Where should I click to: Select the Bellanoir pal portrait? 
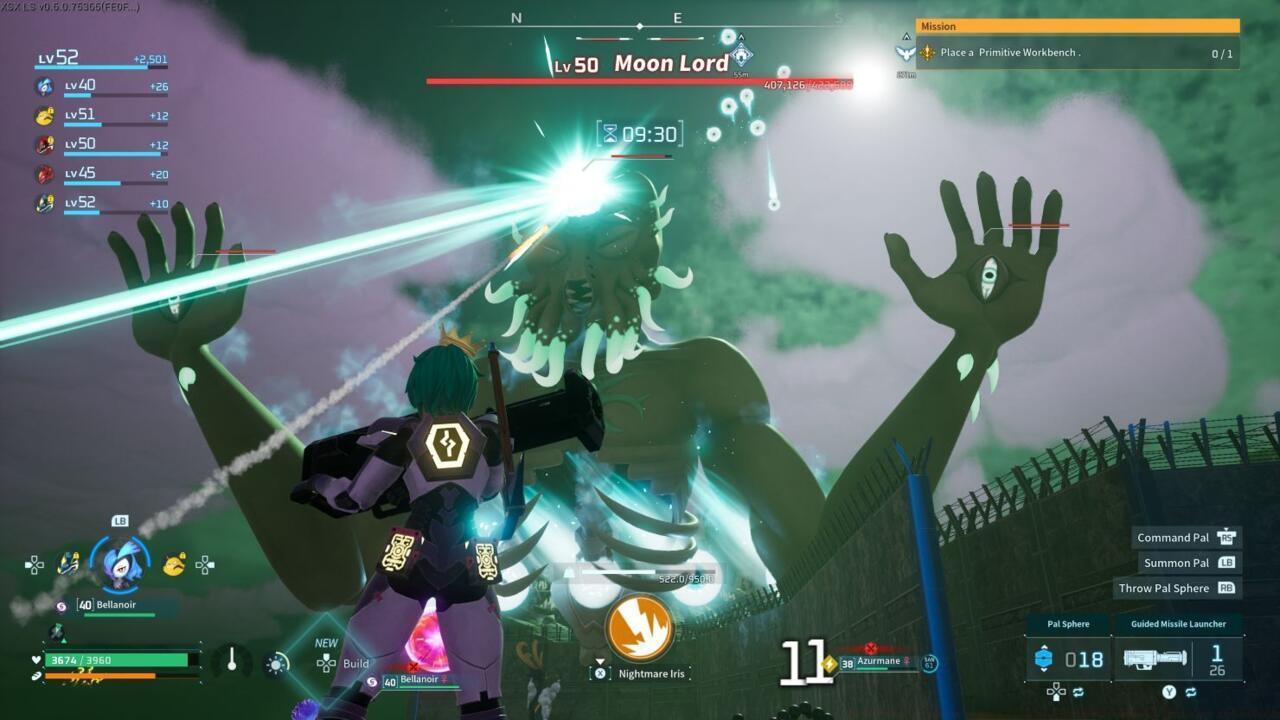(120, 564)
